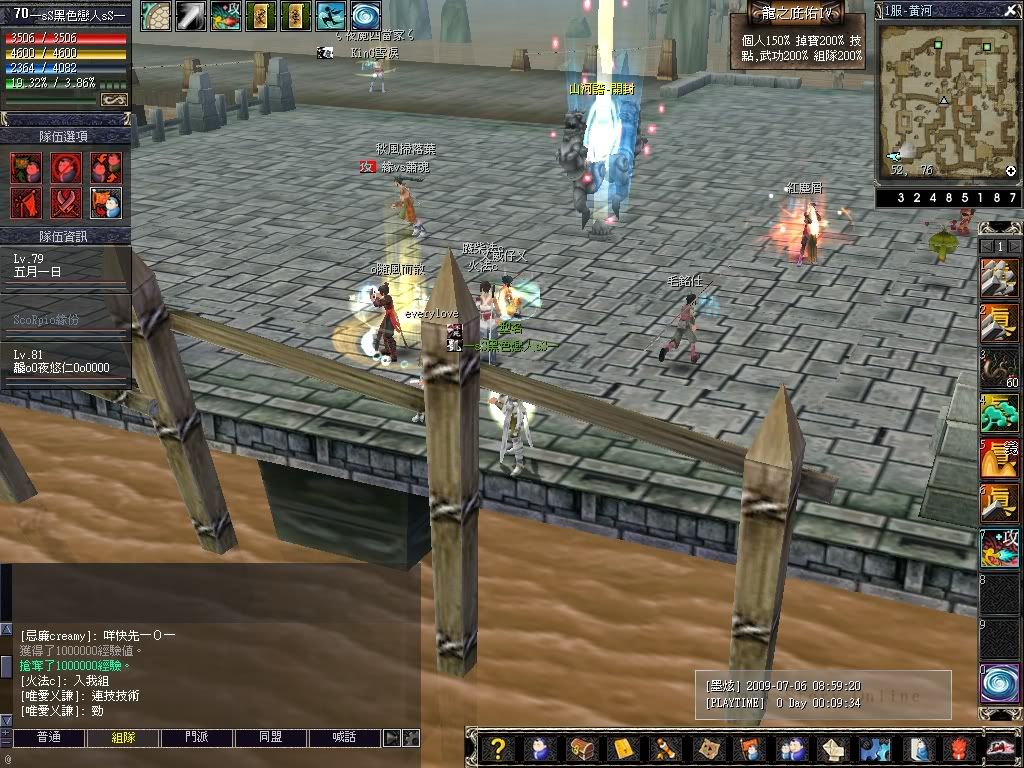This screenshot has width=1024, height=768.
Task: Open the treasure chest inventory icon
Action: pos(583,748)
